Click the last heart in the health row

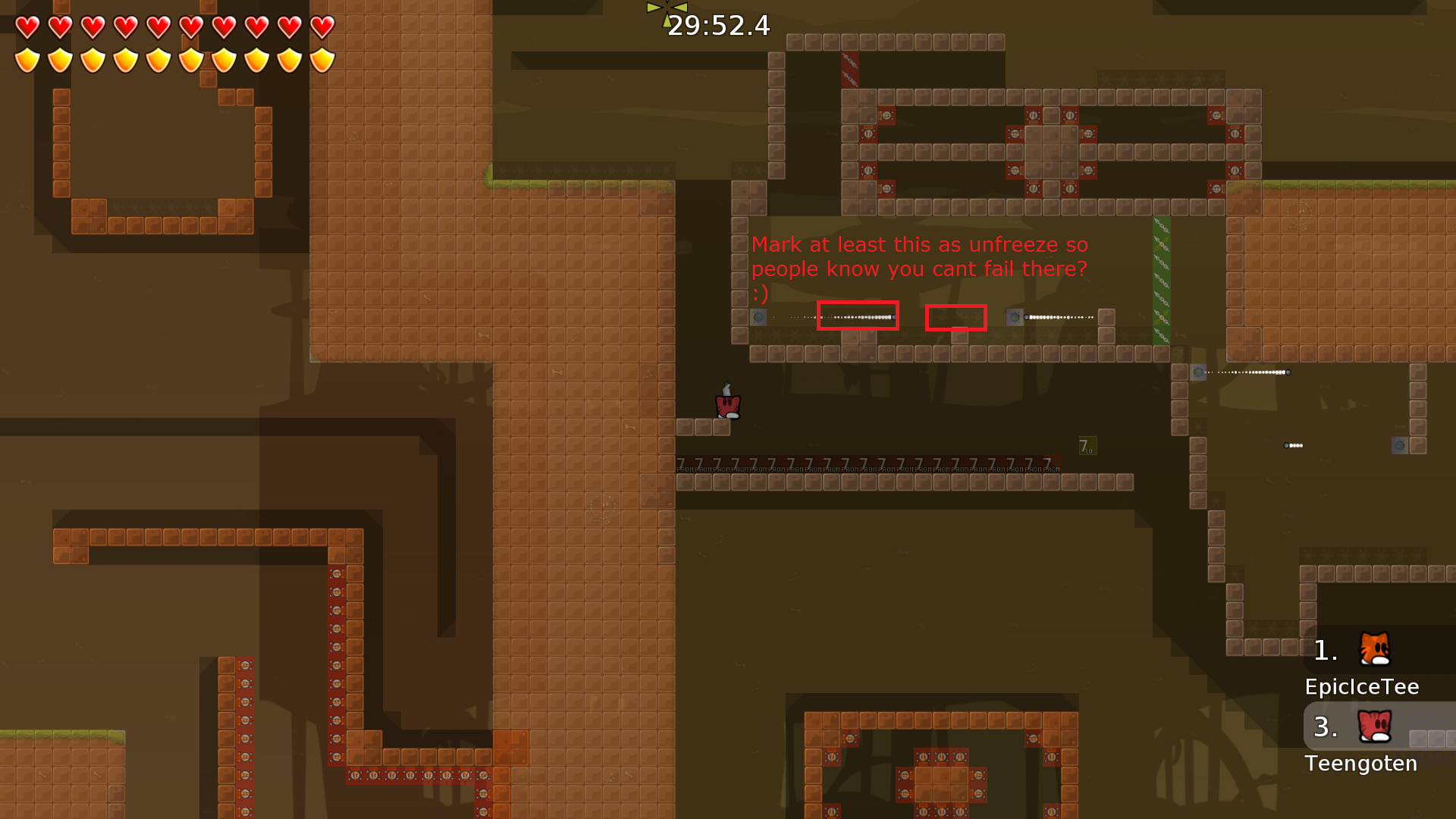pos(321,27)
